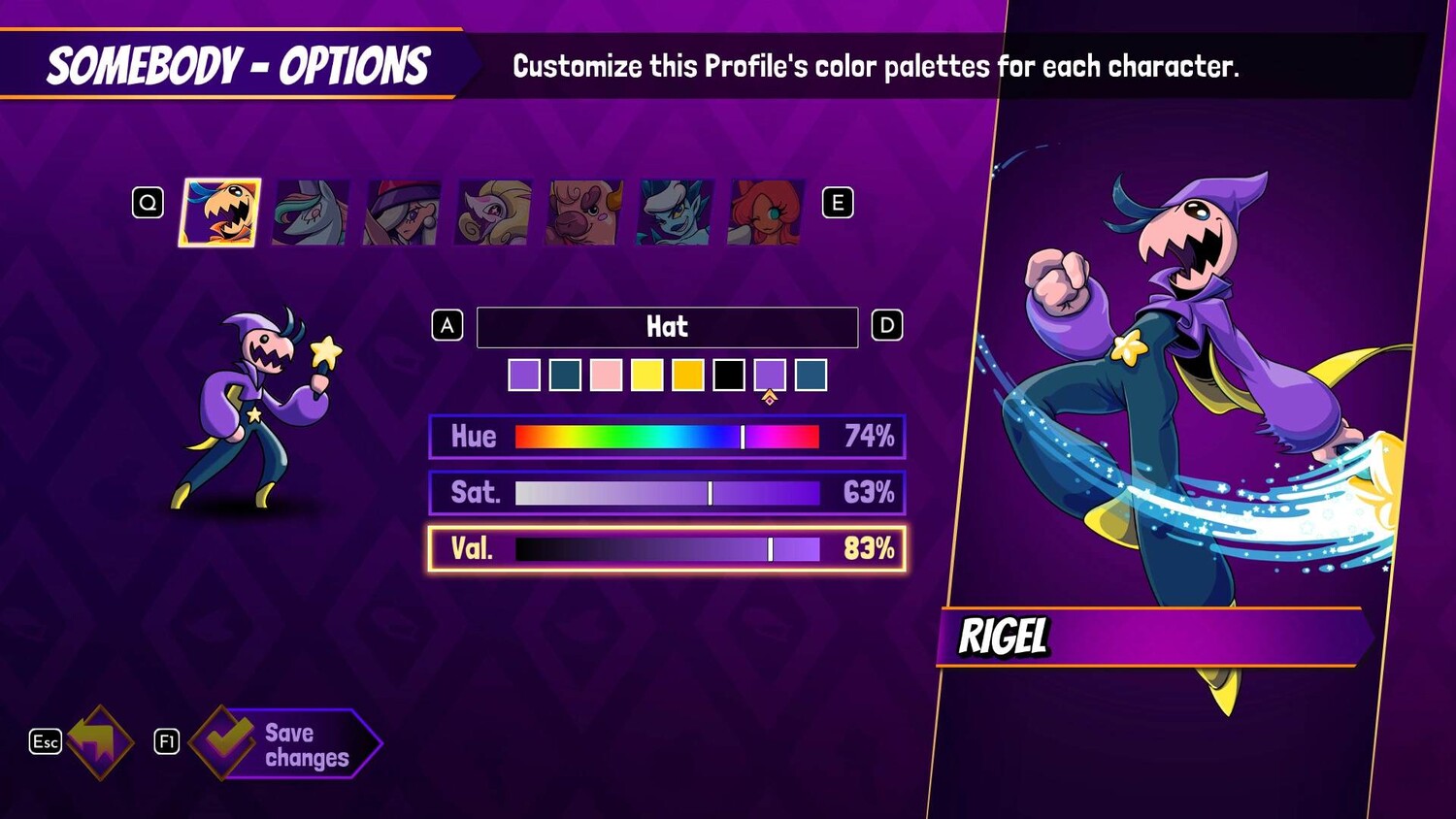Image resolution: width=1456 pixels, height=819 pixels.
Task: Set the Sat. saturation slider
Action: pos(667,493)
